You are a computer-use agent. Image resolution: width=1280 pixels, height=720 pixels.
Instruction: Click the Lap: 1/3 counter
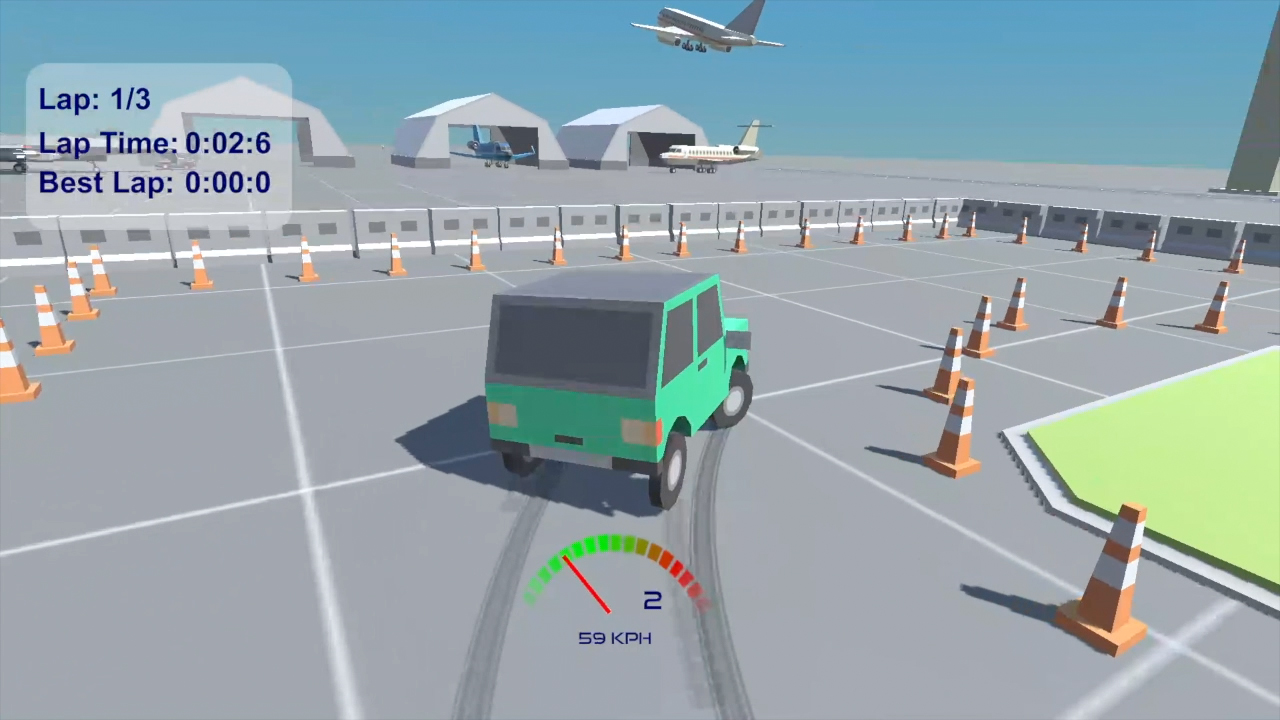coord(94,99)
